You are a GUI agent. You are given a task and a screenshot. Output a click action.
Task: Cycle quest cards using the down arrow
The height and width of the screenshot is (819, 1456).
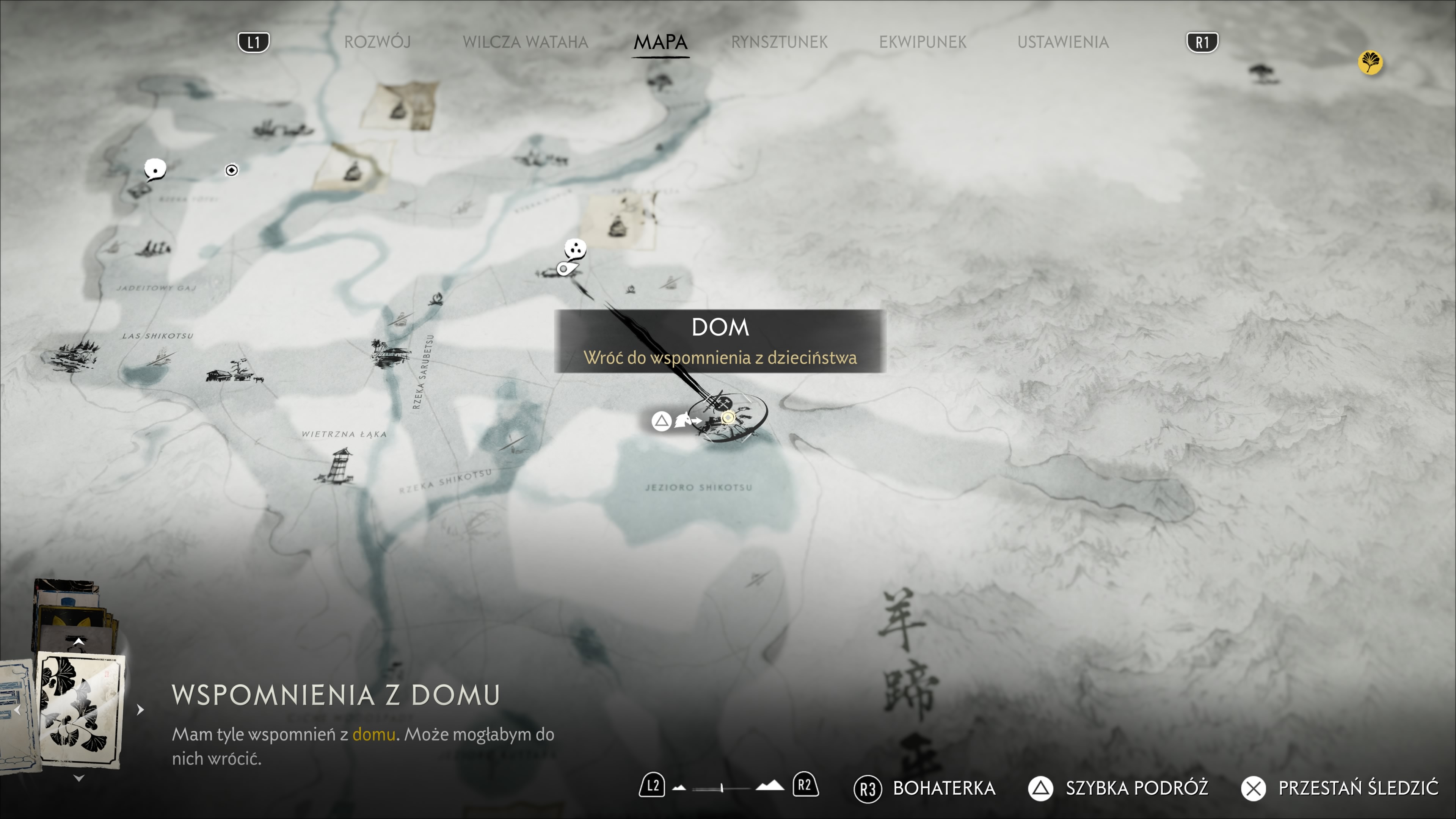click(79, 778)
